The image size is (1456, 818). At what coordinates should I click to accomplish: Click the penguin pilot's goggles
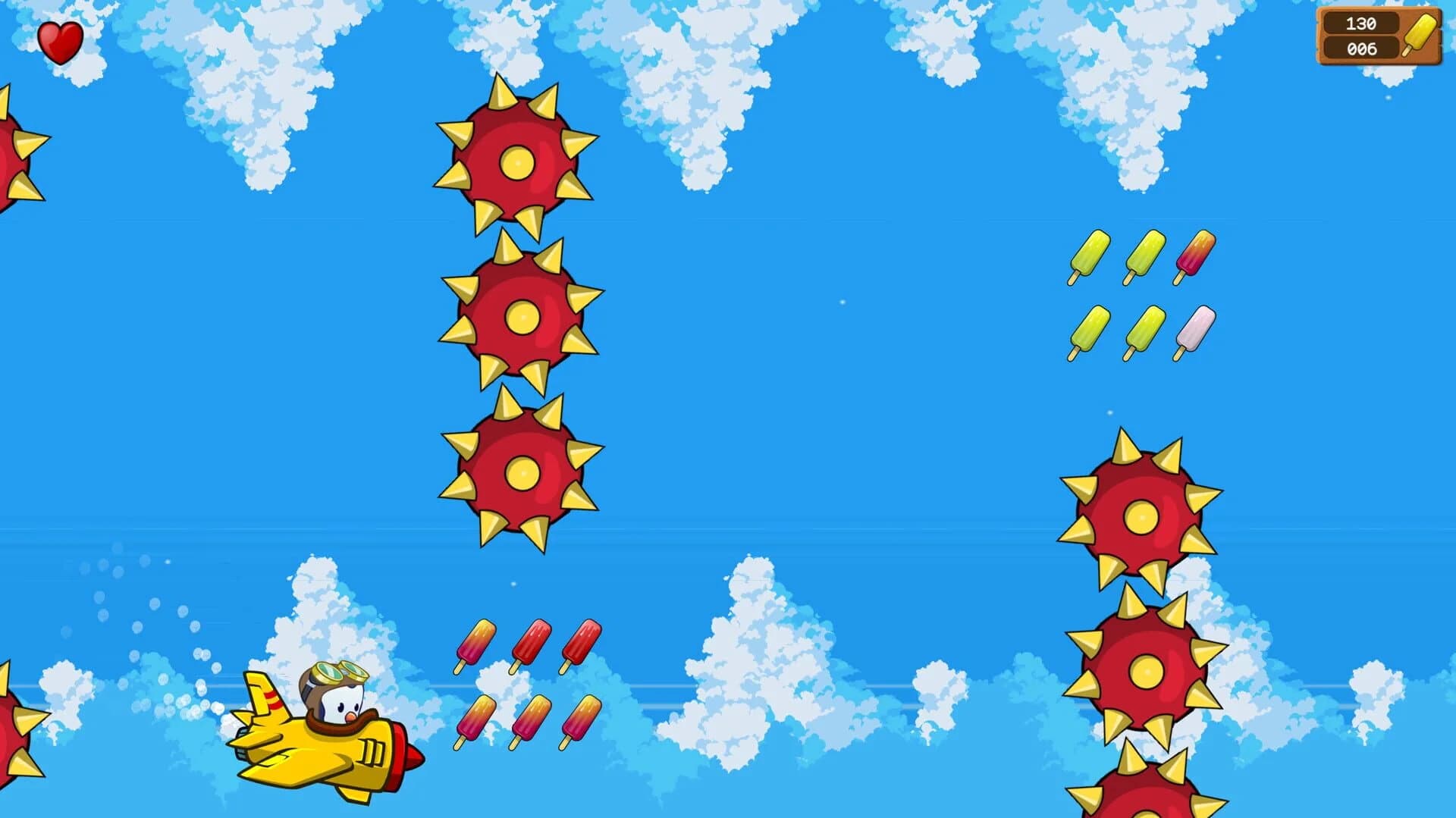tap(340, 673)
